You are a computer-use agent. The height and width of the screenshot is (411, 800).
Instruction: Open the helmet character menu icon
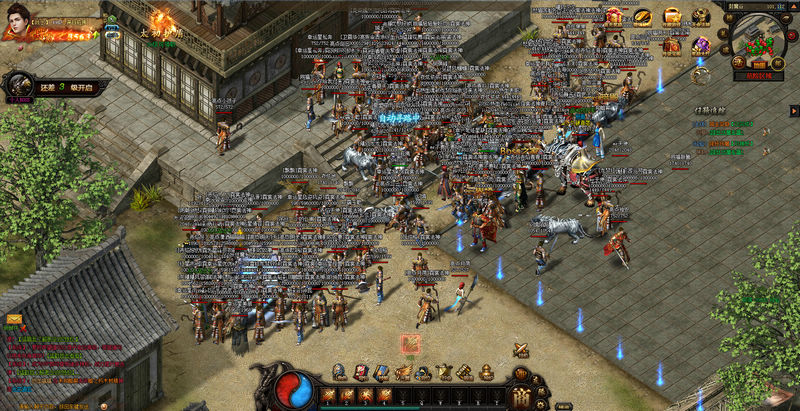point(339,372)
